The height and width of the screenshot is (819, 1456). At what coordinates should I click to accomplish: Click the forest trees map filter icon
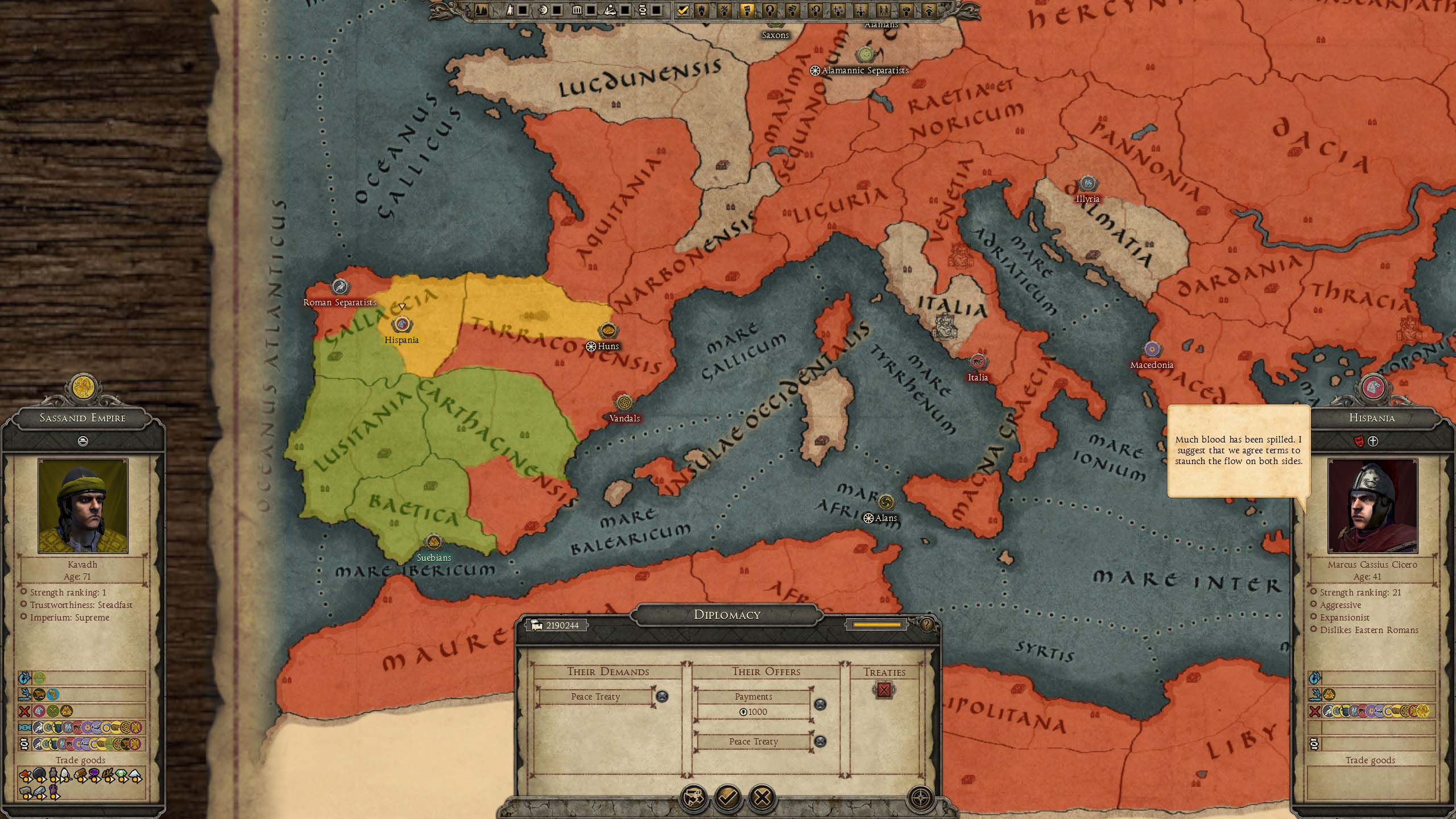(x=481, y=10)
